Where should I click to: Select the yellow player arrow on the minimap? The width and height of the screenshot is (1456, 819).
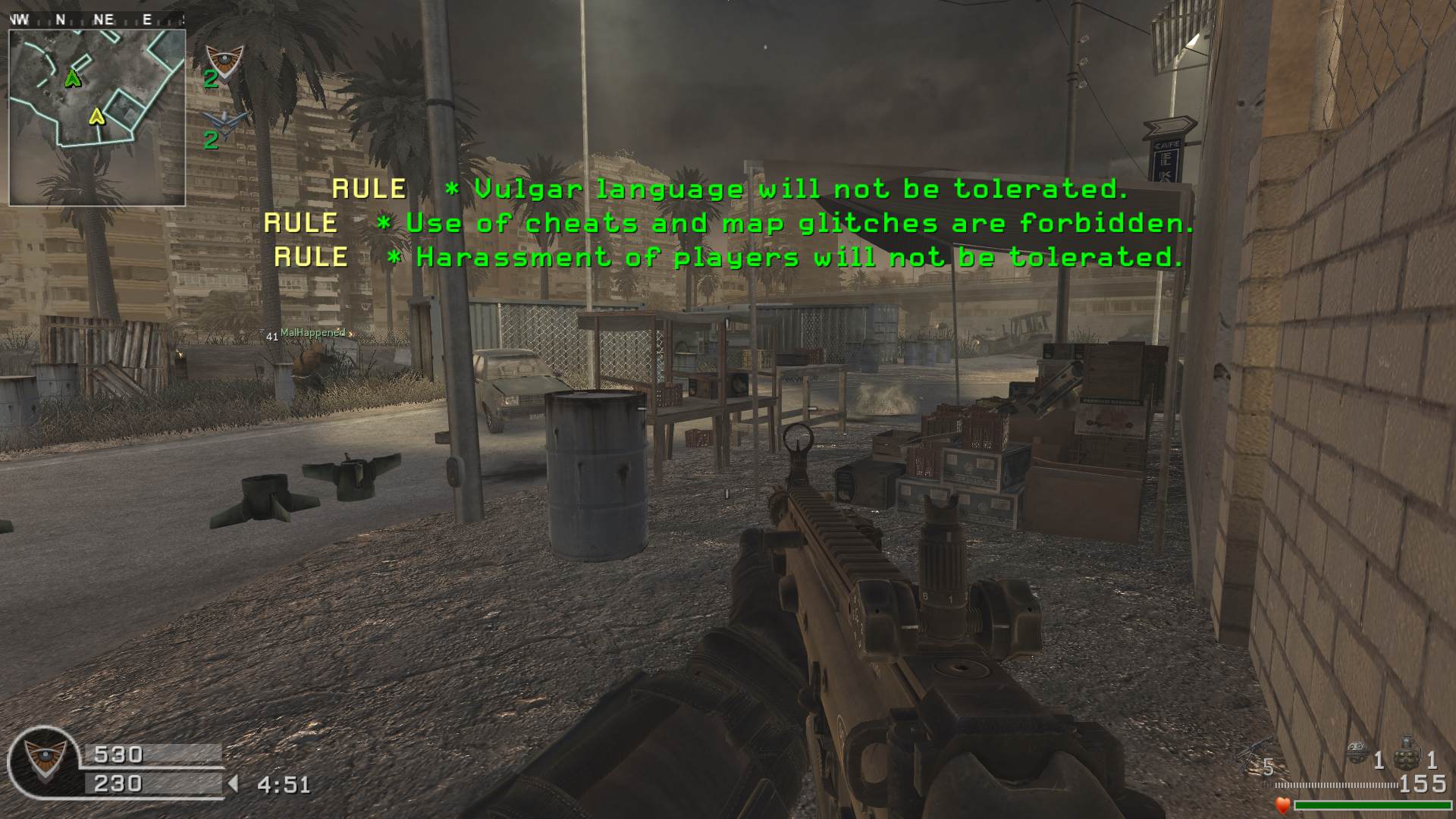96,116
